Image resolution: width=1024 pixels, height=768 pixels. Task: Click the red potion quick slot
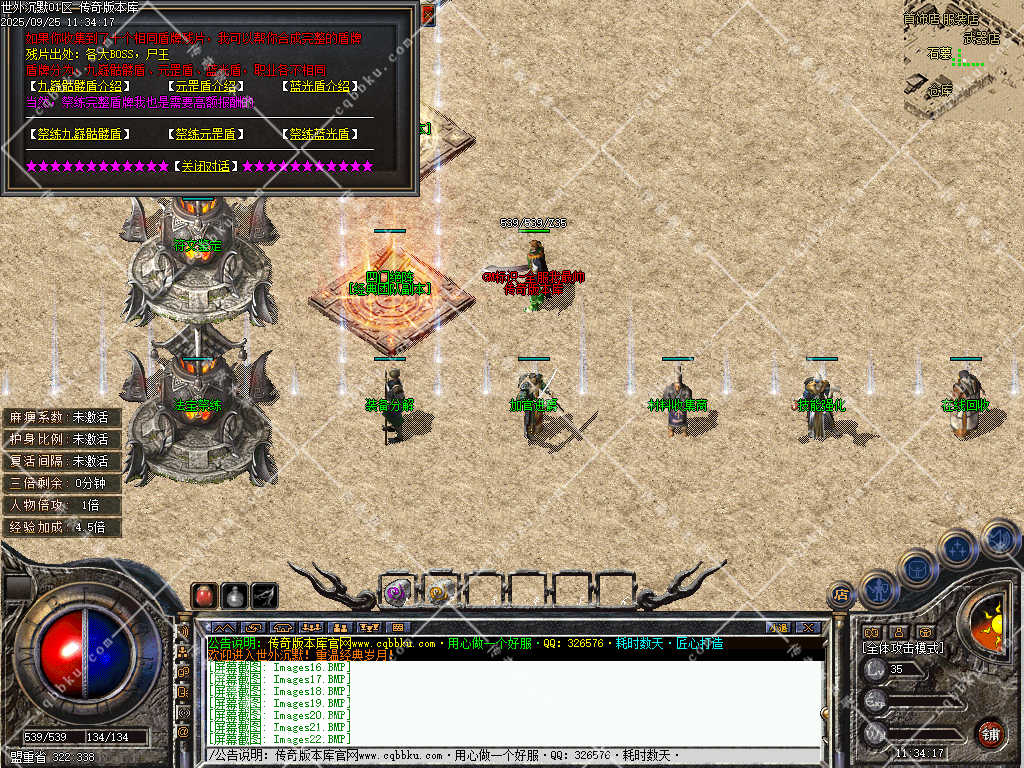click(204, 595)
